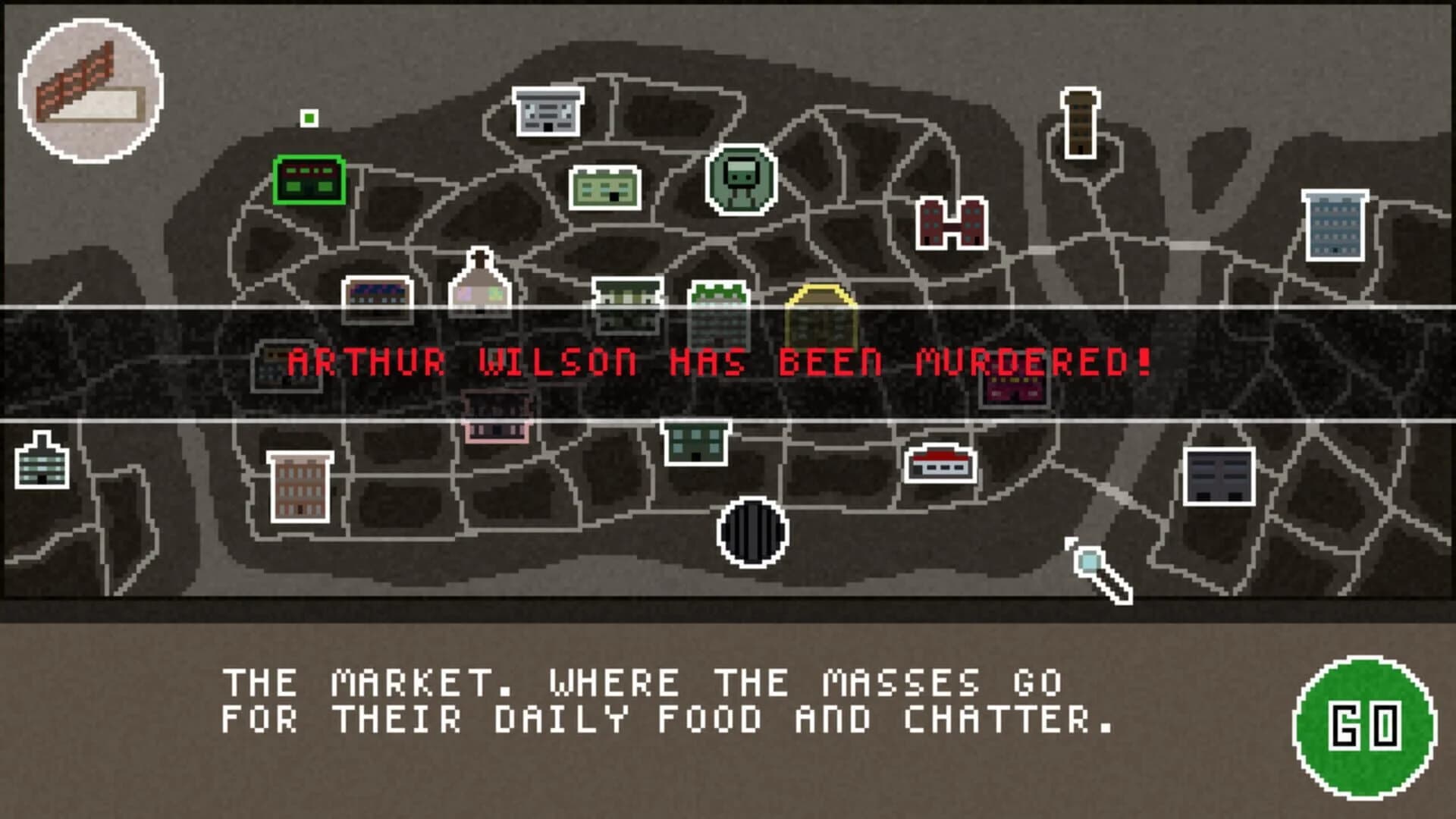The height and width of the screenshot is (819, 1456).
Task: Click the tiny green square marker top-left
Action: click(309, 118)
